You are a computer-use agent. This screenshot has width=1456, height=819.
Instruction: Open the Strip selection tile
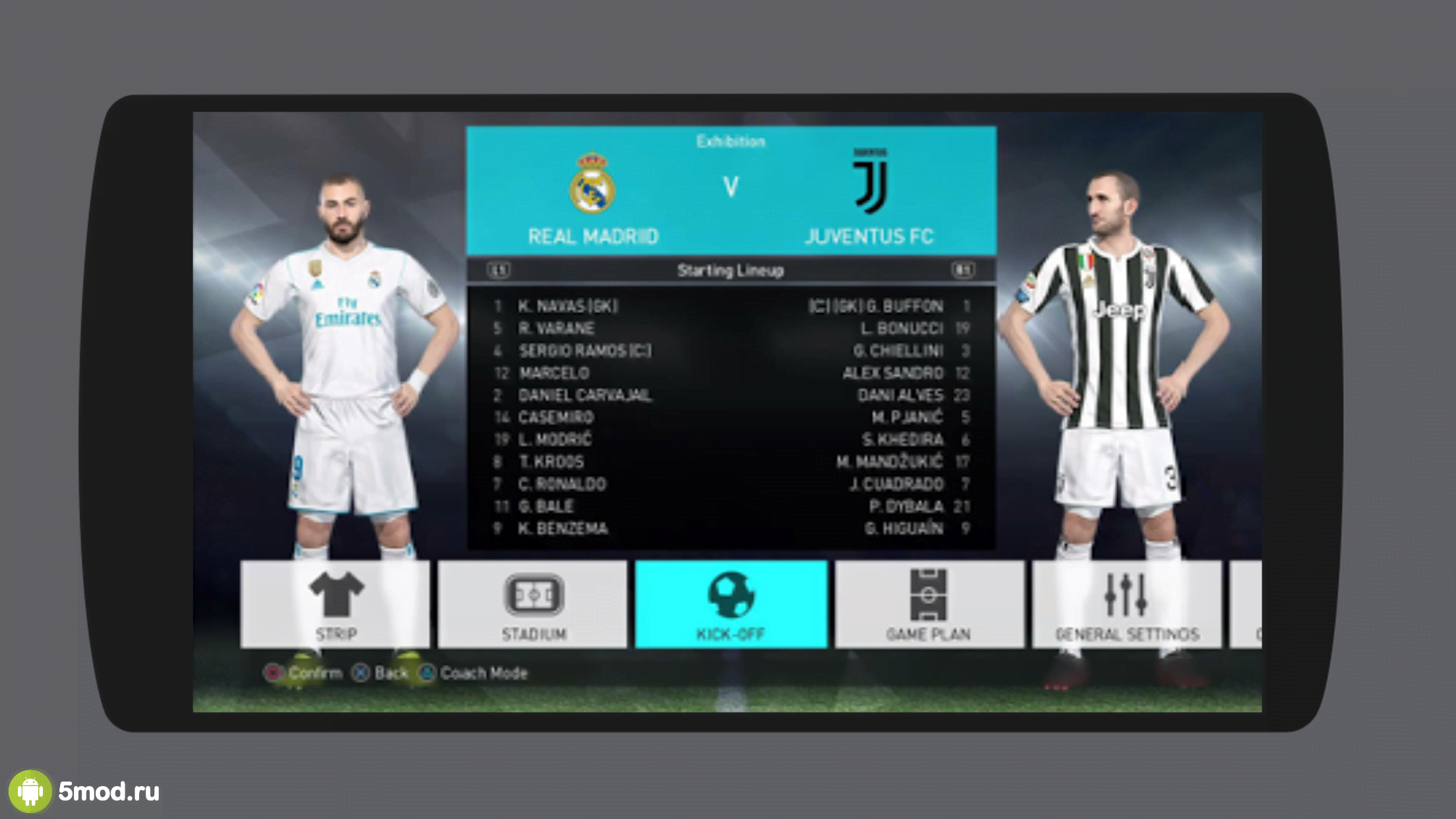coord(335,604)
